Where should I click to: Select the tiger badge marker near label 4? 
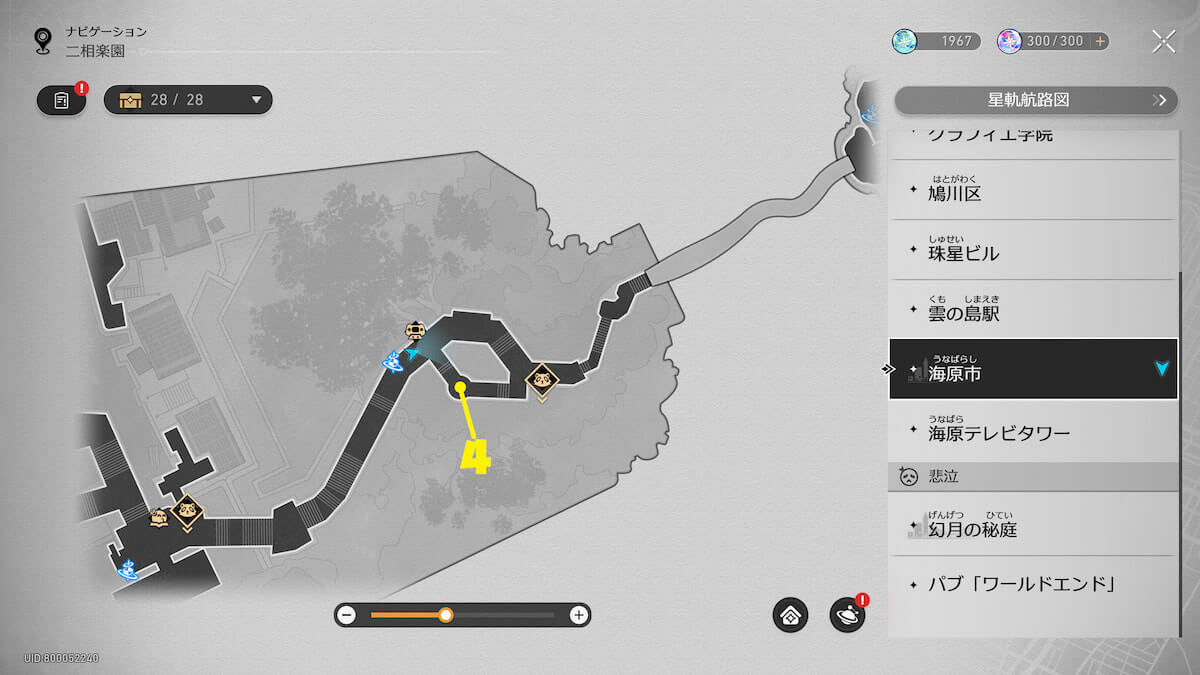point(541,381)
